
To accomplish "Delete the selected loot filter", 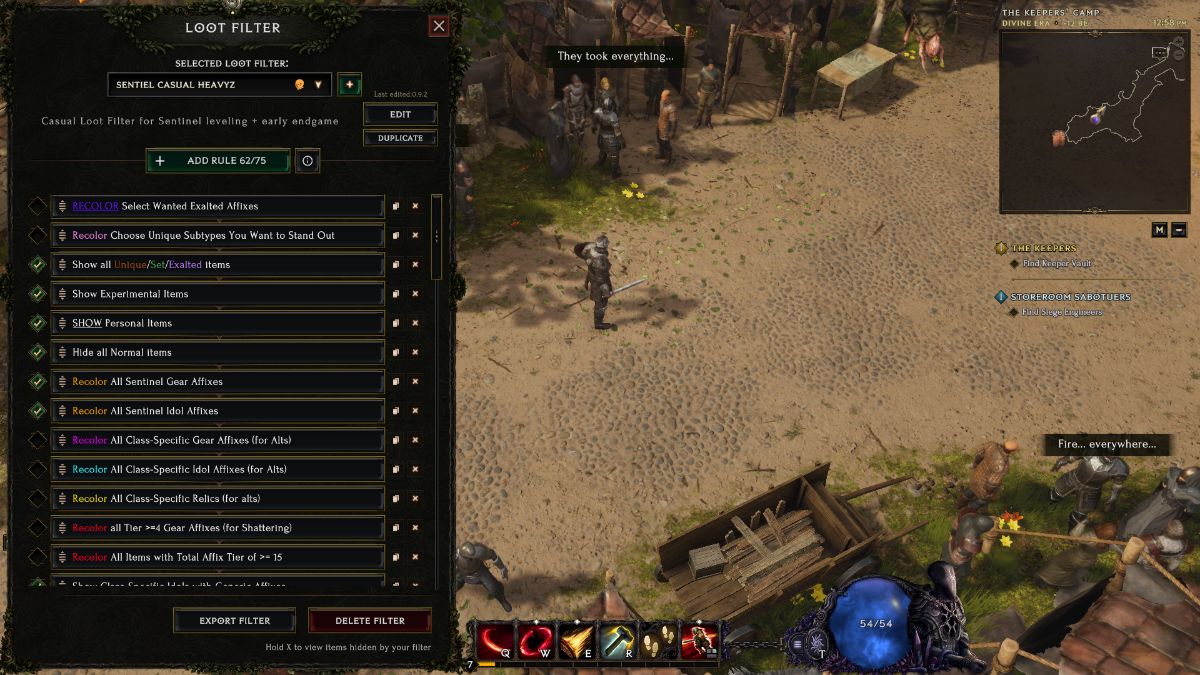I will point(369,621).
